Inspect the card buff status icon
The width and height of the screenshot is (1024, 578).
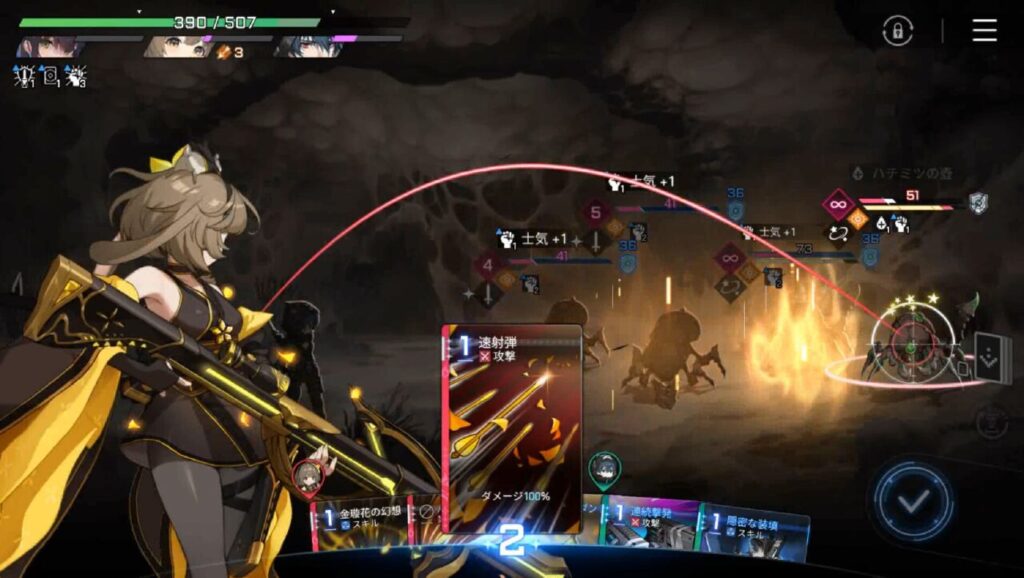click(49, 75)
